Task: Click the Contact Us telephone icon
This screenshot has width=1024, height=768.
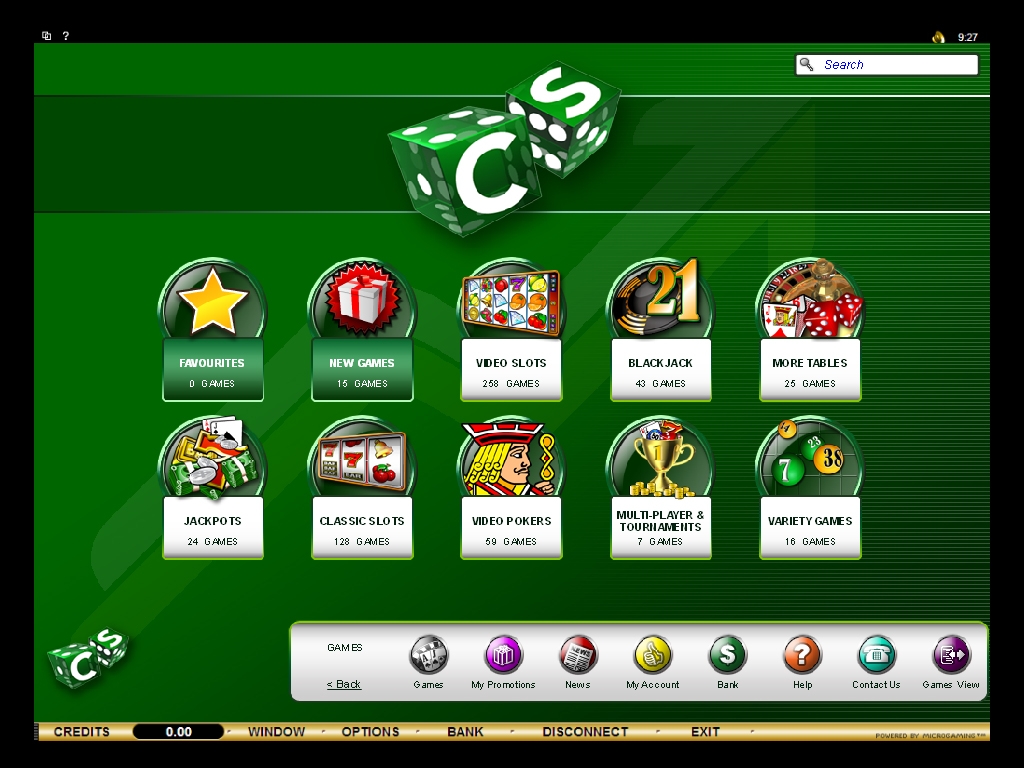Action: (876, 656)
